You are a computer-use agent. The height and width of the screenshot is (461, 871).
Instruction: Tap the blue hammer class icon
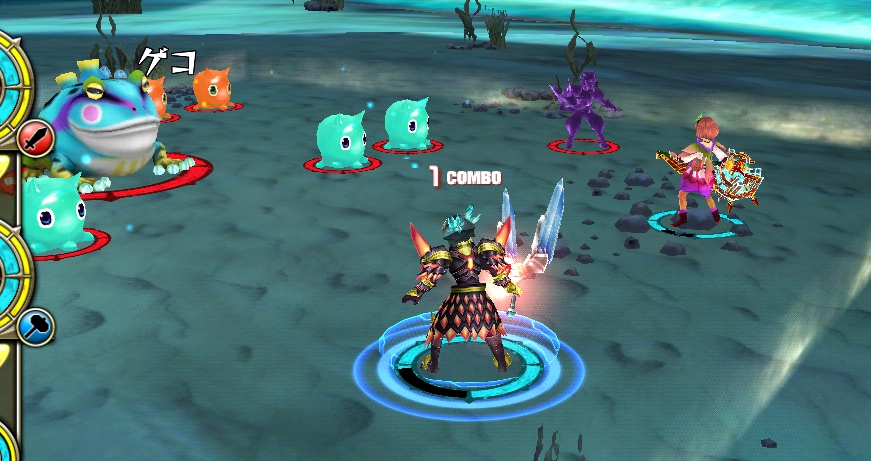tap(35, 326)
